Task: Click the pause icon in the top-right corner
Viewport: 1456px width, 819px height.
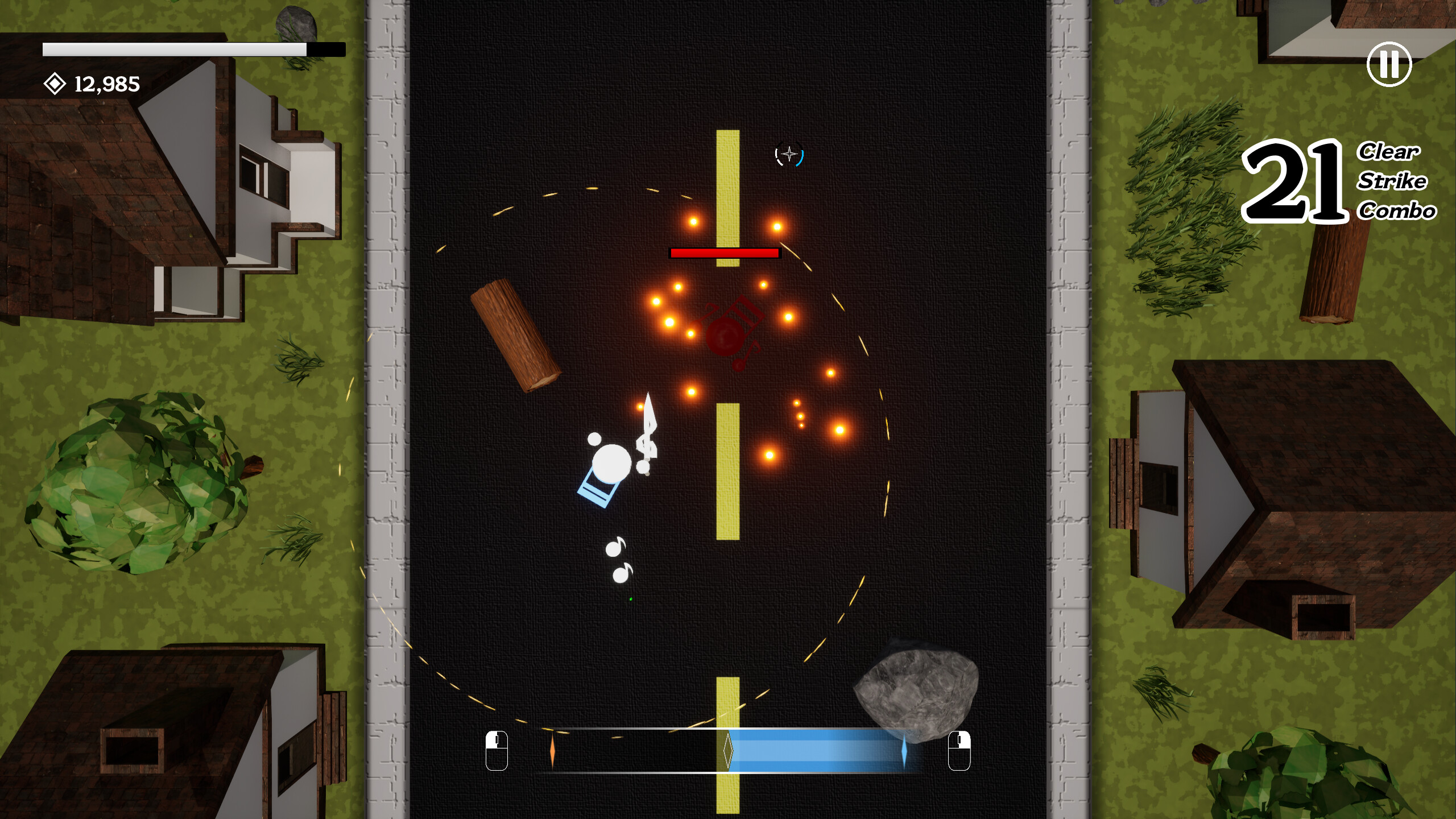Action: 1390,64
